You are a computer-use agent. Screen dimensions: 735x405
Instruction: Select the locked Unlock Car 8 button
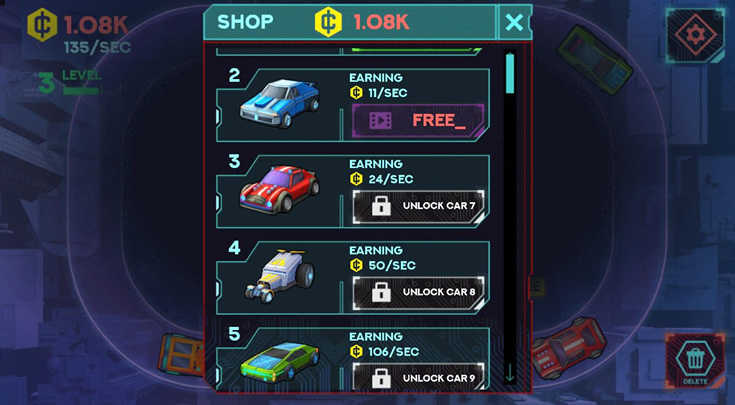click(x=418, y=293)
